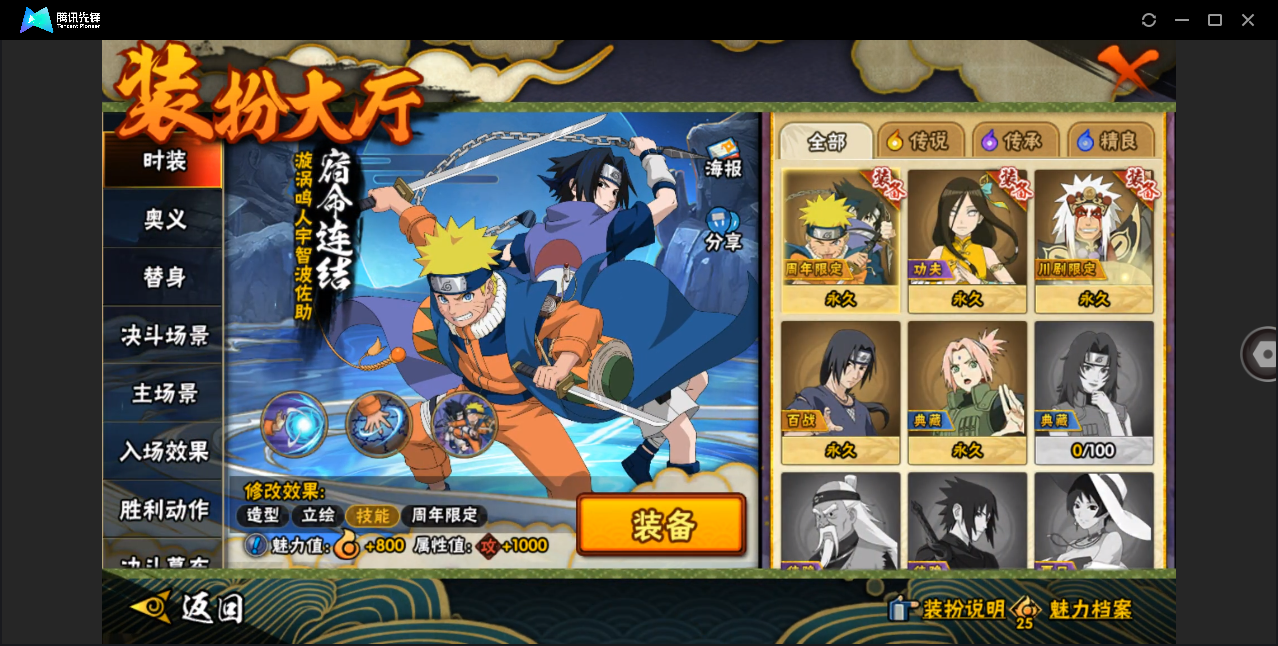Choose the 川剧限定 costume thumbnail
1278x646 pixels.
[1093, 240]
